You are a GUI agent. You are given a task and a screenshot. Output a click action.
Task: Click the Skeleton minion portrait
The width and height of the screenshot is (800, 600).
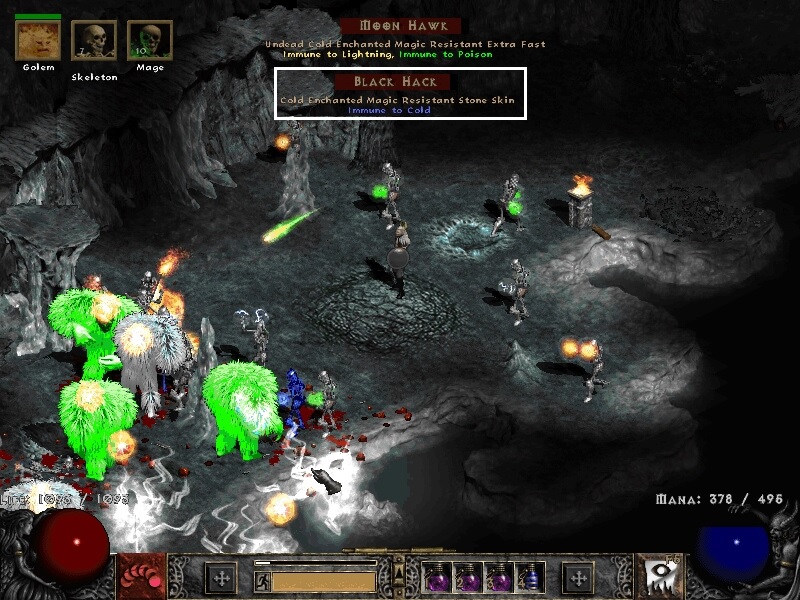[94, 41]
